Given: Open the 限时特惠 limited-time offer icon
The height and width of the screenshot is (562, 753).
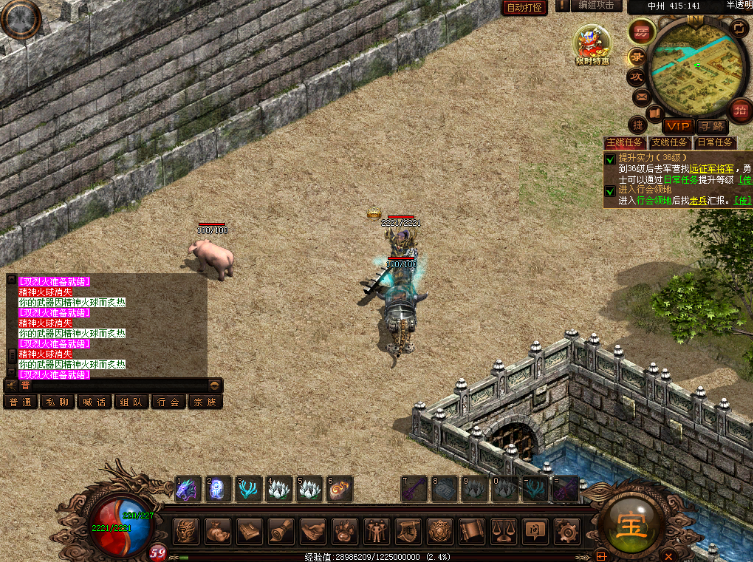Looking at the screenshot, I should coord(592,45).
